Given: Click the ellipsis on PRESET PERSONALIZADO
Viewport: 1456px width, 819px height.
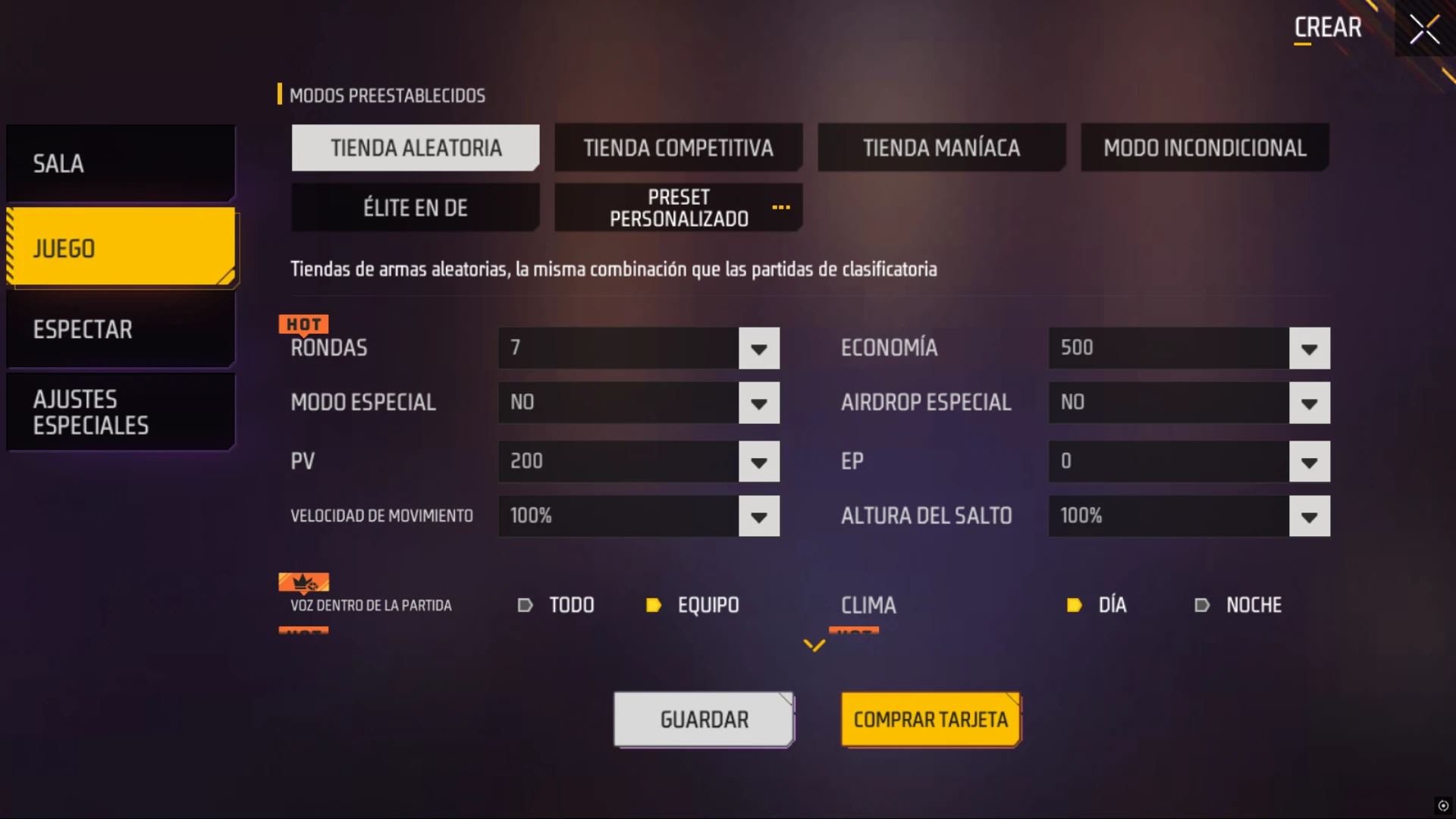Looking at the screenshot, I should (x=782, y=209).
